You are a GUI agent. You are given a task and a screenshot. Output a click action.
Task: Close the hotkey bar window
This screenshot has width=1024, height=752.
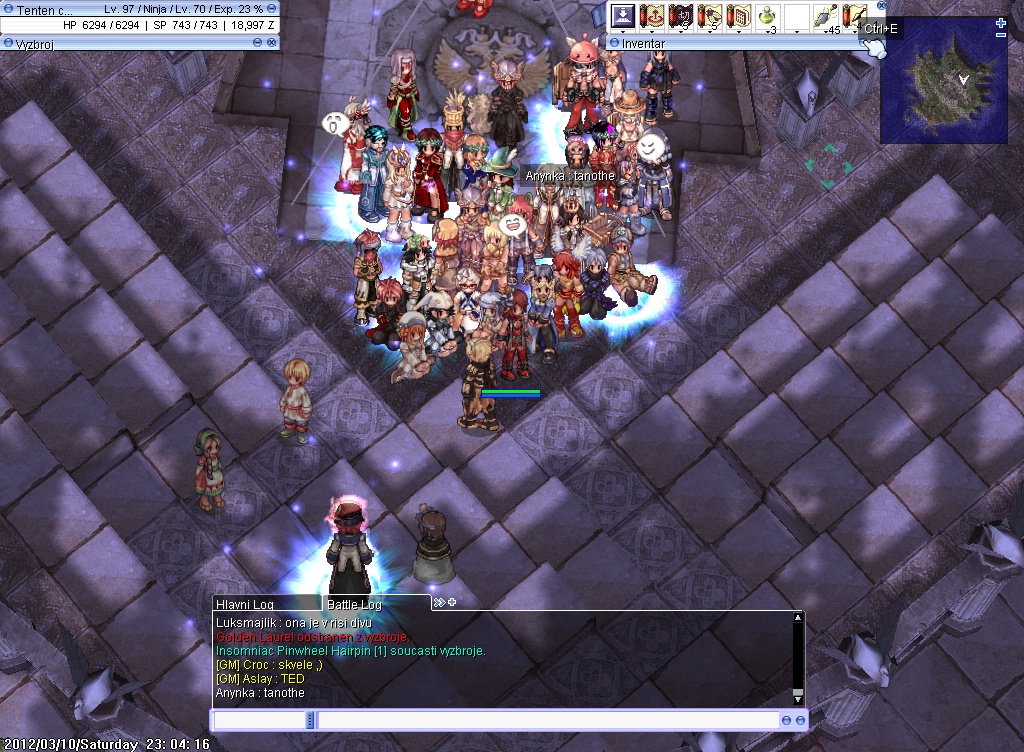(881, 6)
